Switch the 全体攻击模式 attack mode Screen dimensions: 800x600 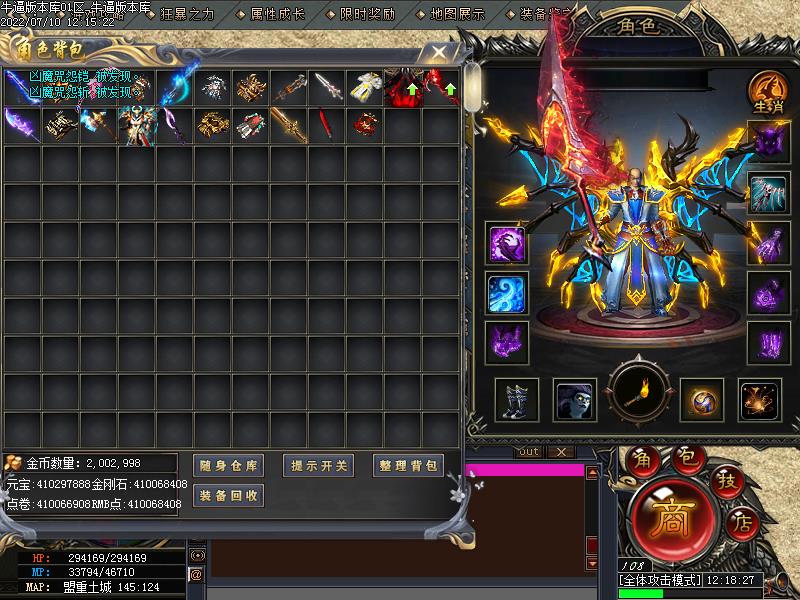[x=661, y=580]
